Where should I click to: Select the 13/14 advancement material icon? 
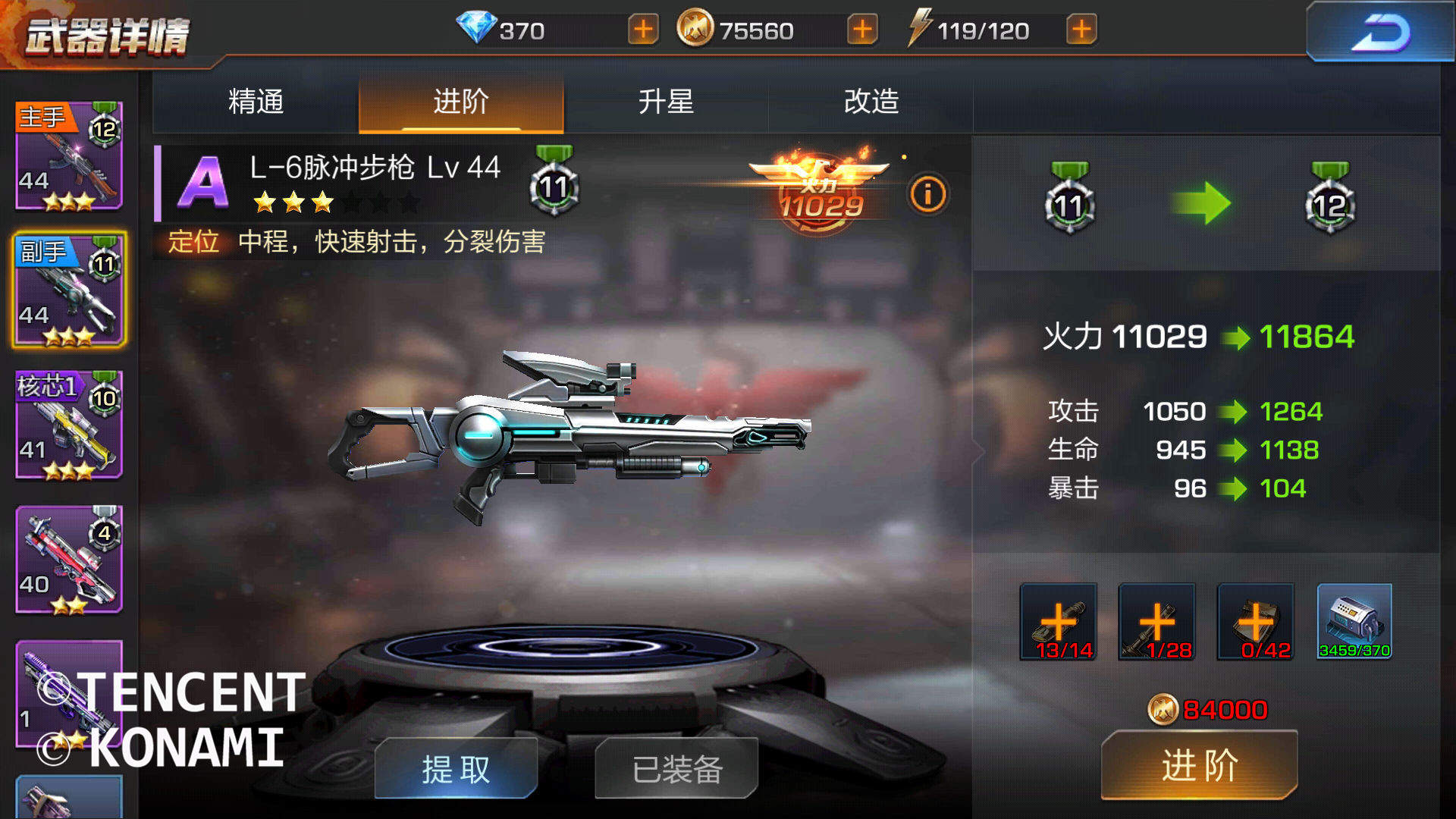(x=1057, y=622)
